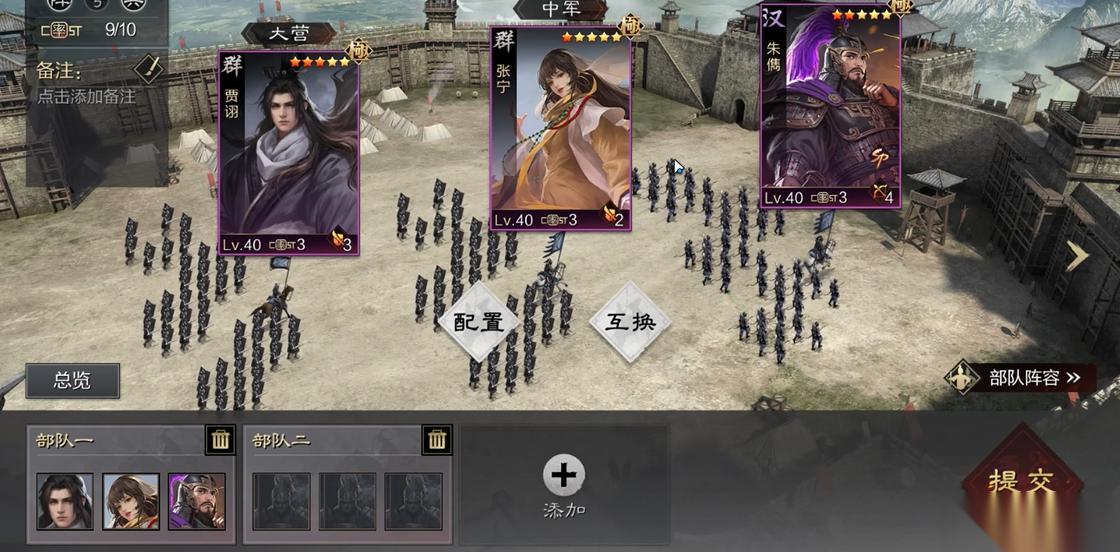
Task: Choose 朱儁 portrait in 部队一
Action: [197, 501]
